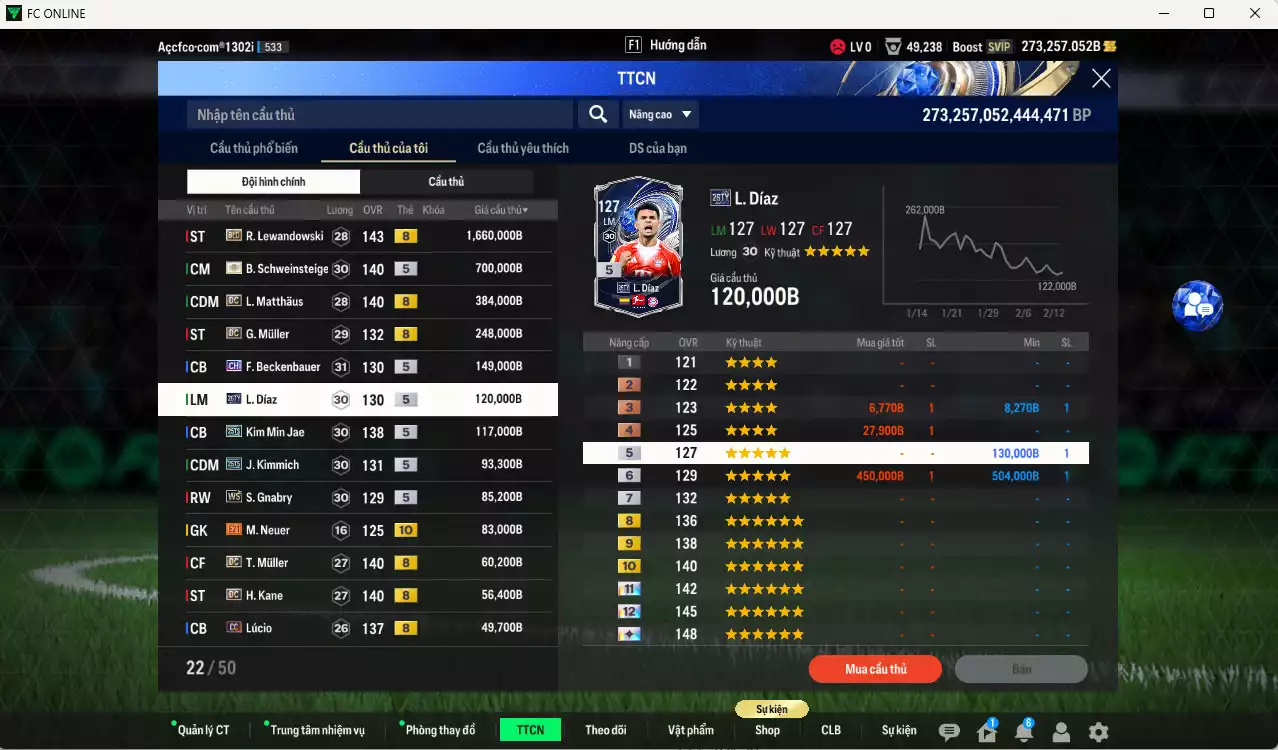
Task: Select the upgrade level 8 row
Action: click(835, 521)
